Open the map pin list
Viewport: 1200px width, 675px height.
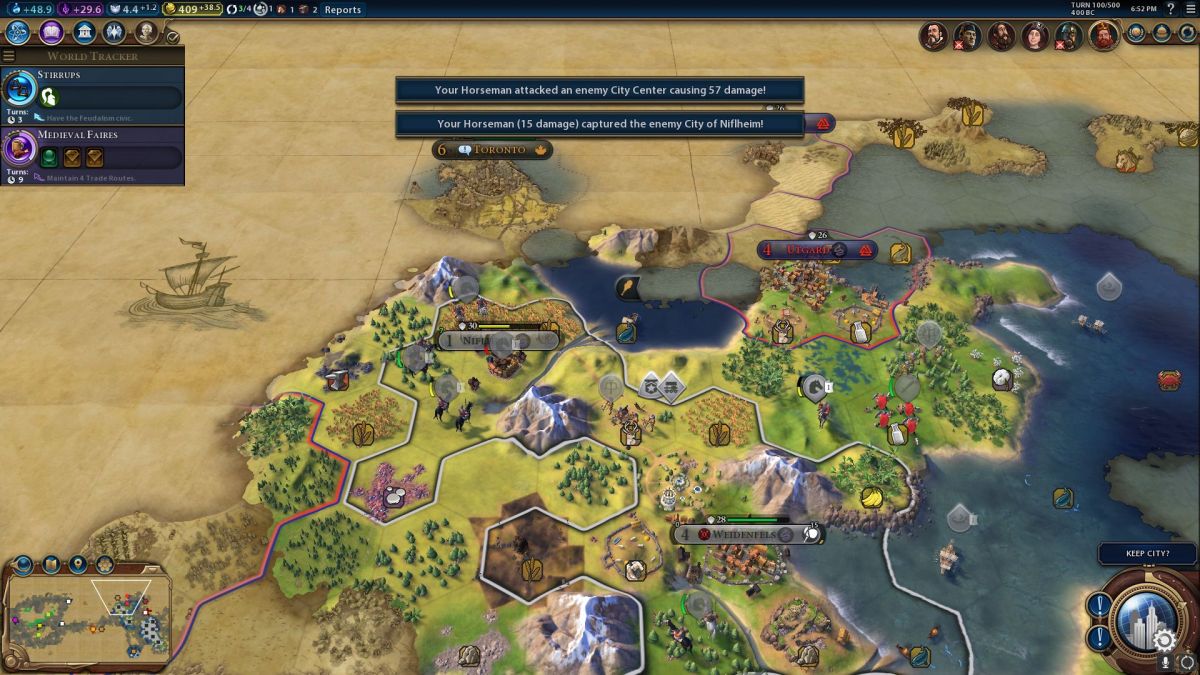pyautogui.click(x=78, y=566)
